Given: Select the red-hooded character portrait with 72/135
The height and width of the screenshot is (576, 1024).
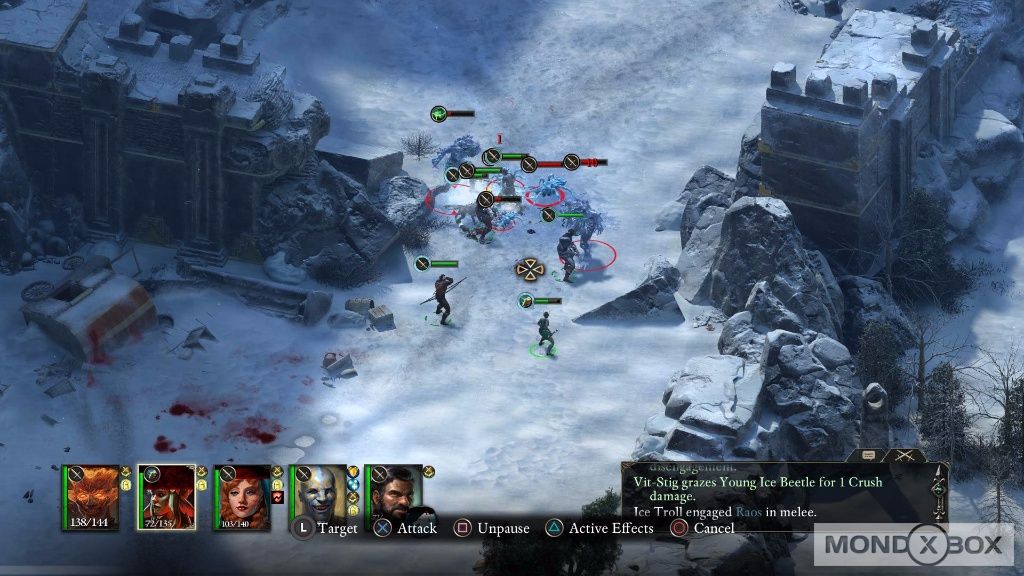Looking at the screenshot, I should 168,496.
